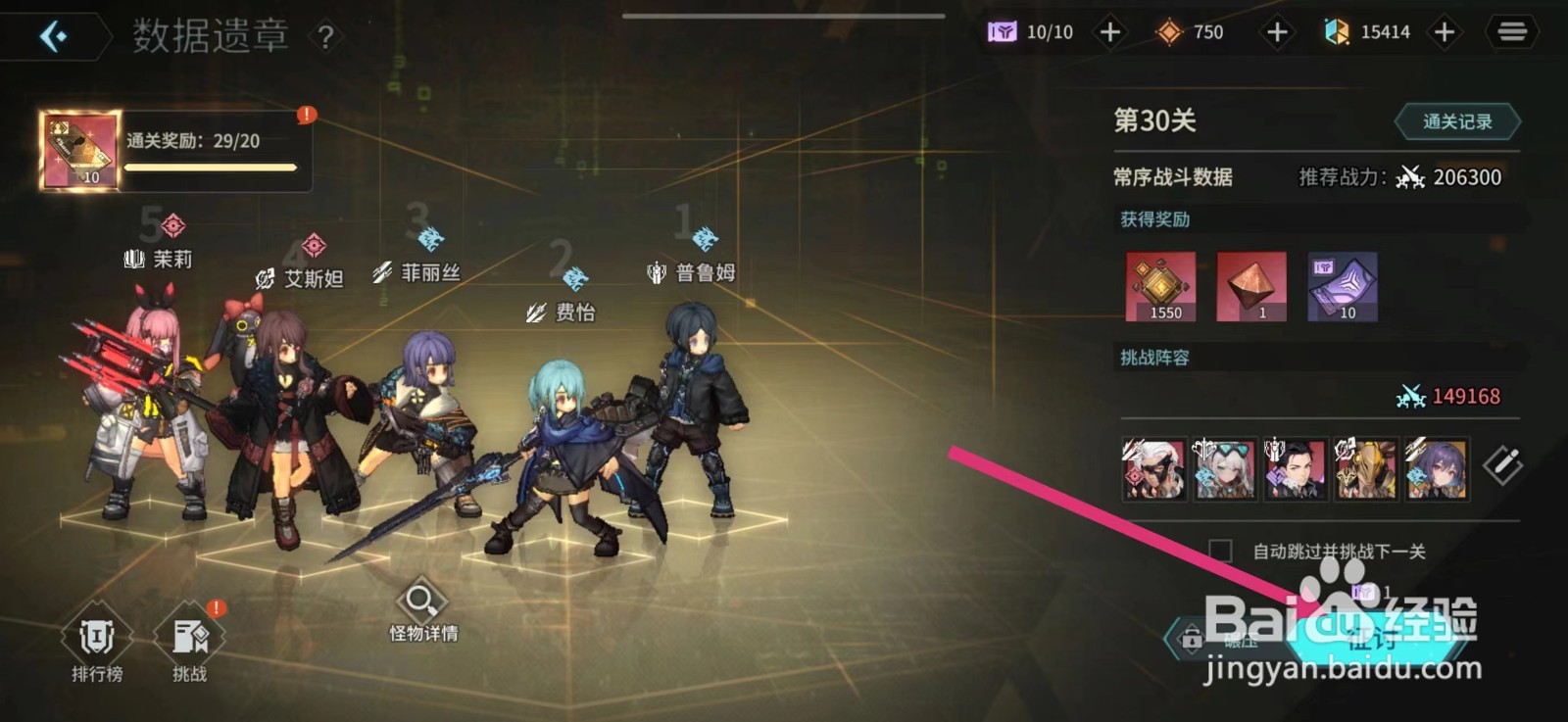The width and height of the screenshot is (1568, 722).
Task: Add tickets with plus beside 10/10
Action: 1109,31
